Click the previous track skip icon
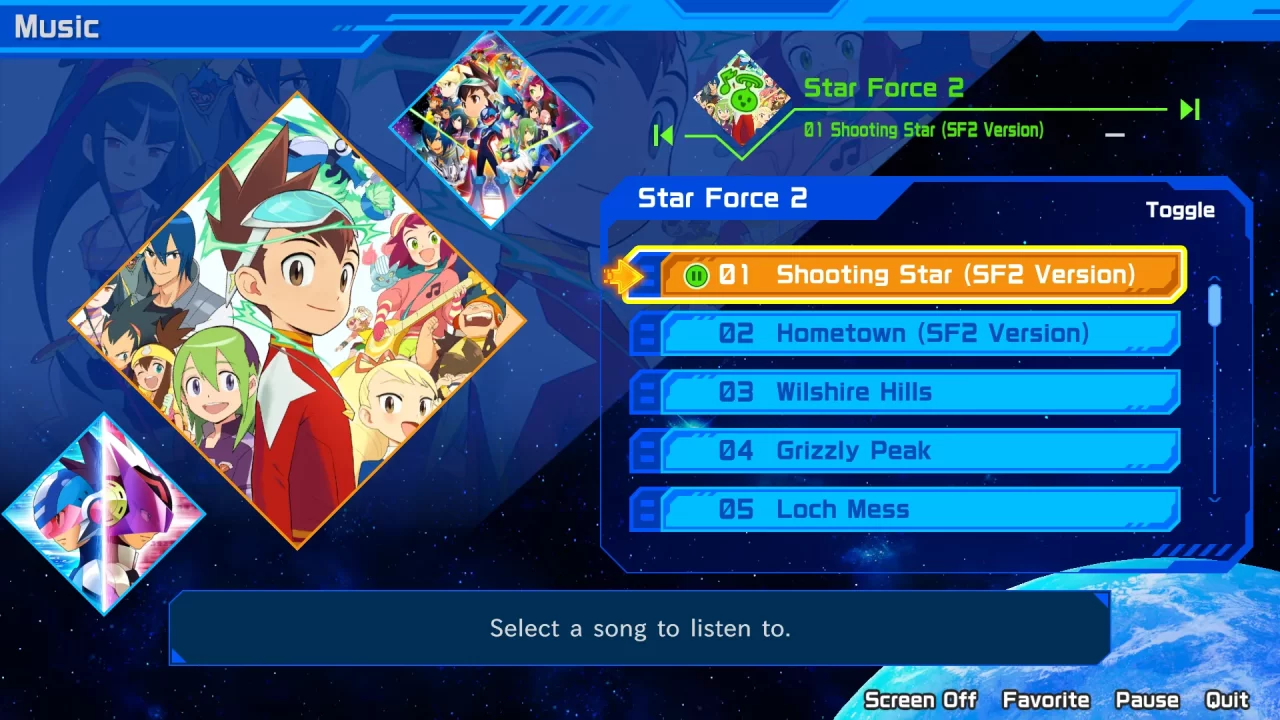The width and height of the screenshot is (1280, 720). click(663, 135)
